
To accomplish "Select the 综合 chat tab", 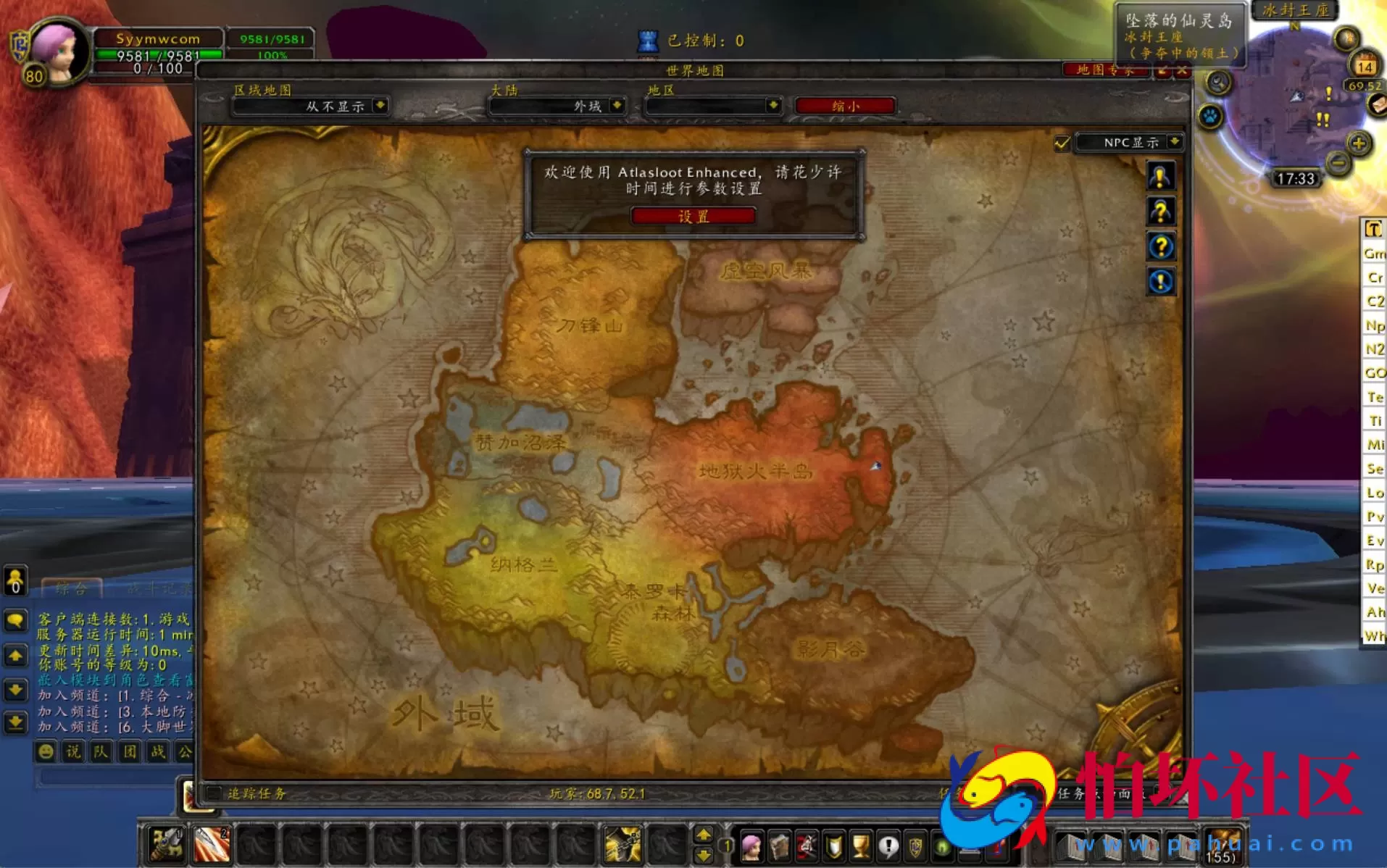I will coord(72,588).
